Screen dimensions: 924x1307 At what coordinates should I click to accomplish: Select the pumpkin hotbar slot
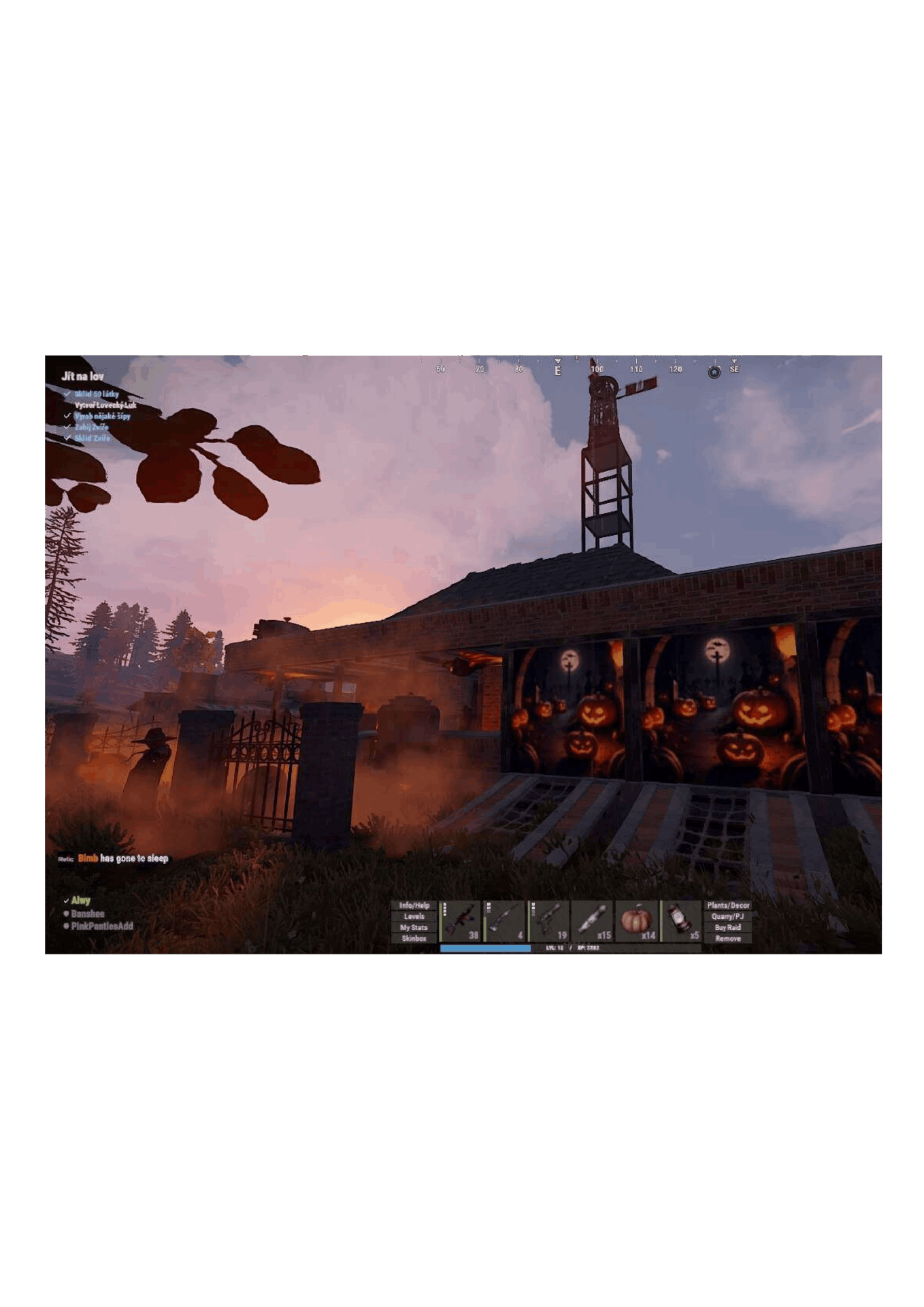point(636,921)
